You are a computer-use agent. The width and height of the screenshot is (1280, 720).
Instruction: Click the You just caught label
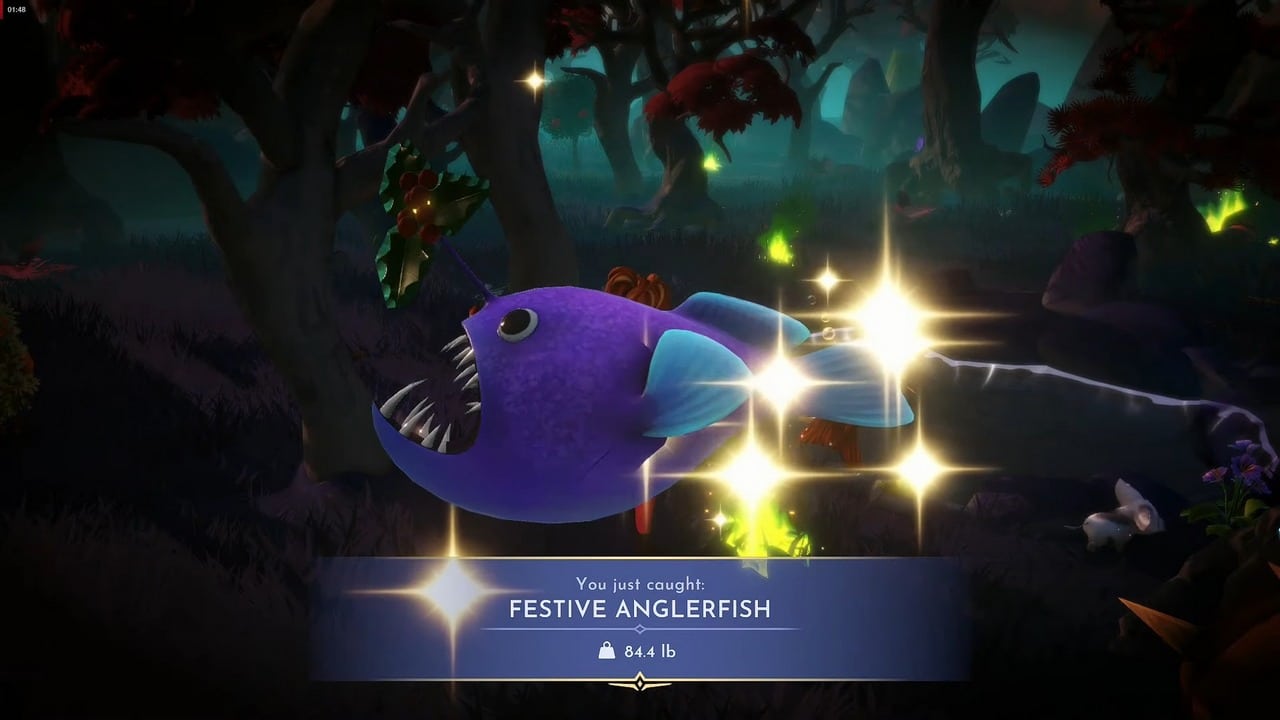click(640, 583)
